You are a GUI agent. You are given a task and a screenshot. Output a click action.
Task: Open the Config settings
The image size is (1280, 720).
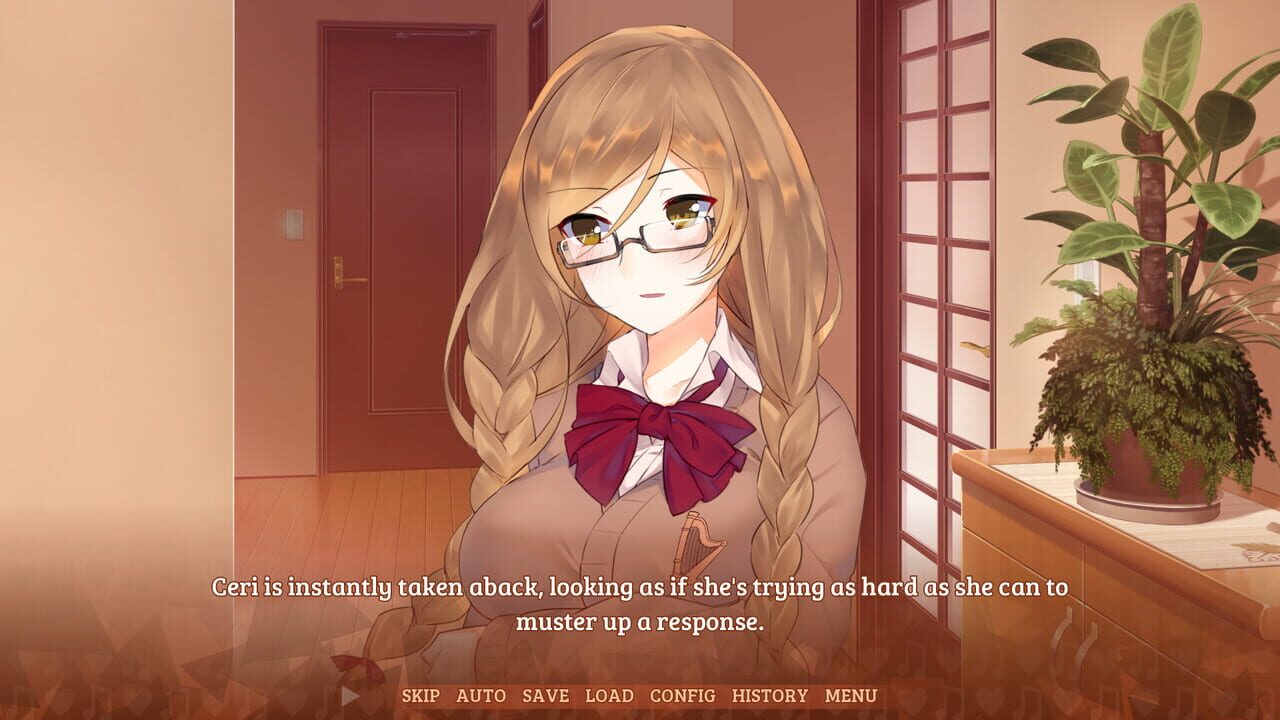click(684, 697)
